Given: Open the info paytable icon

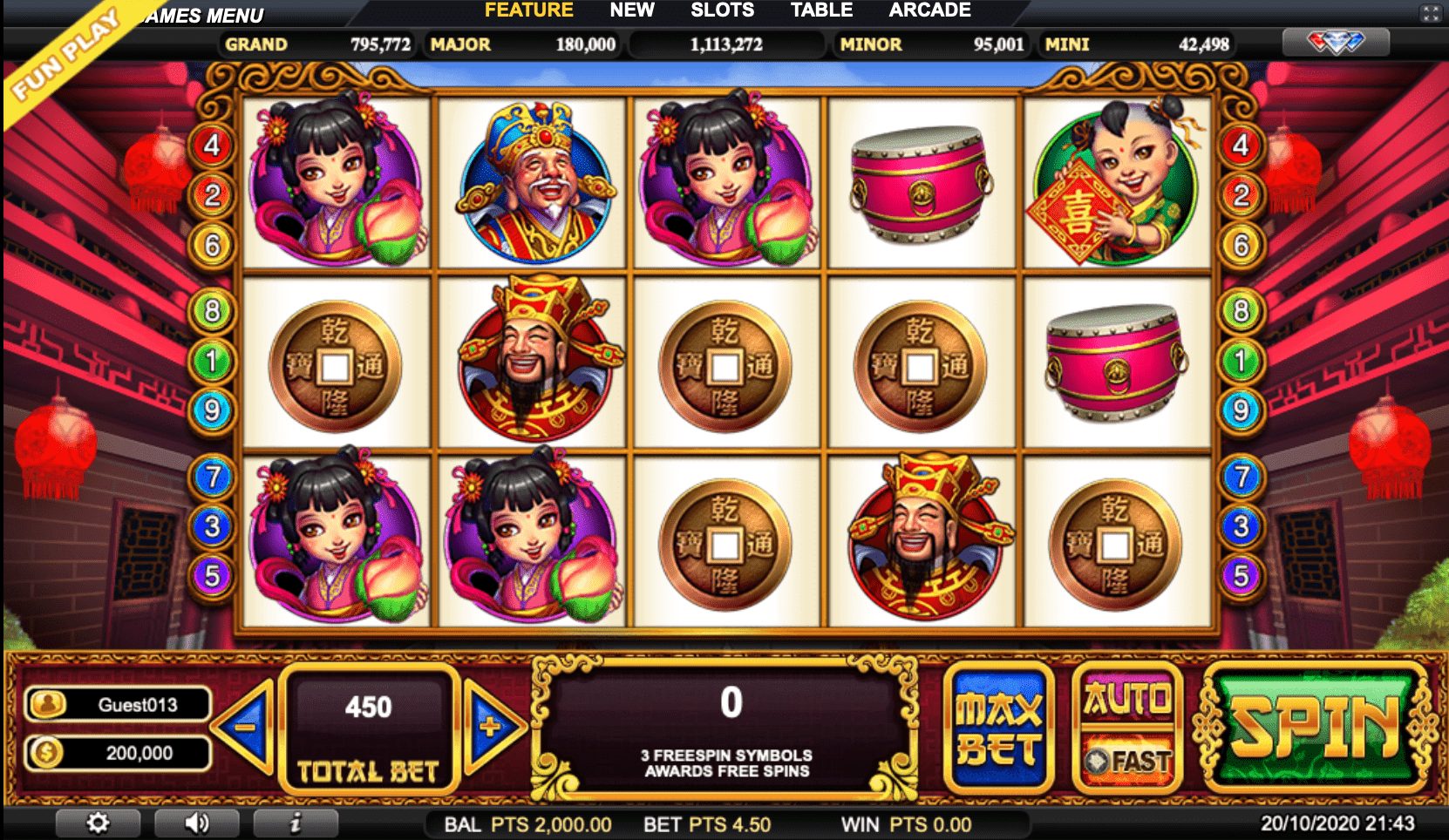Looking at the screenshot, I should (x=296, y=821).
